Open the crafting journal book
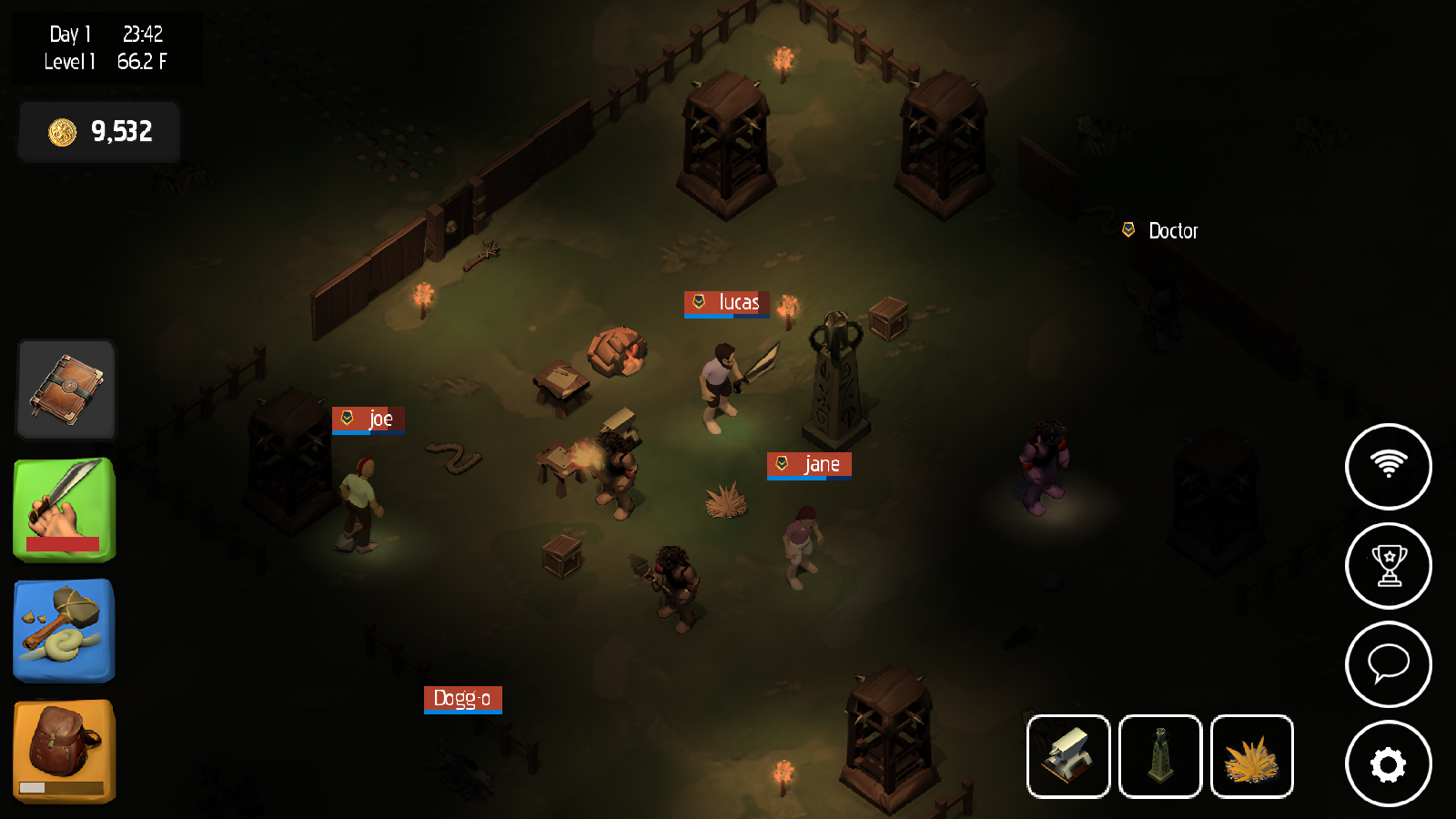This screenshot has height=819, width=1456. coord(65,389)
